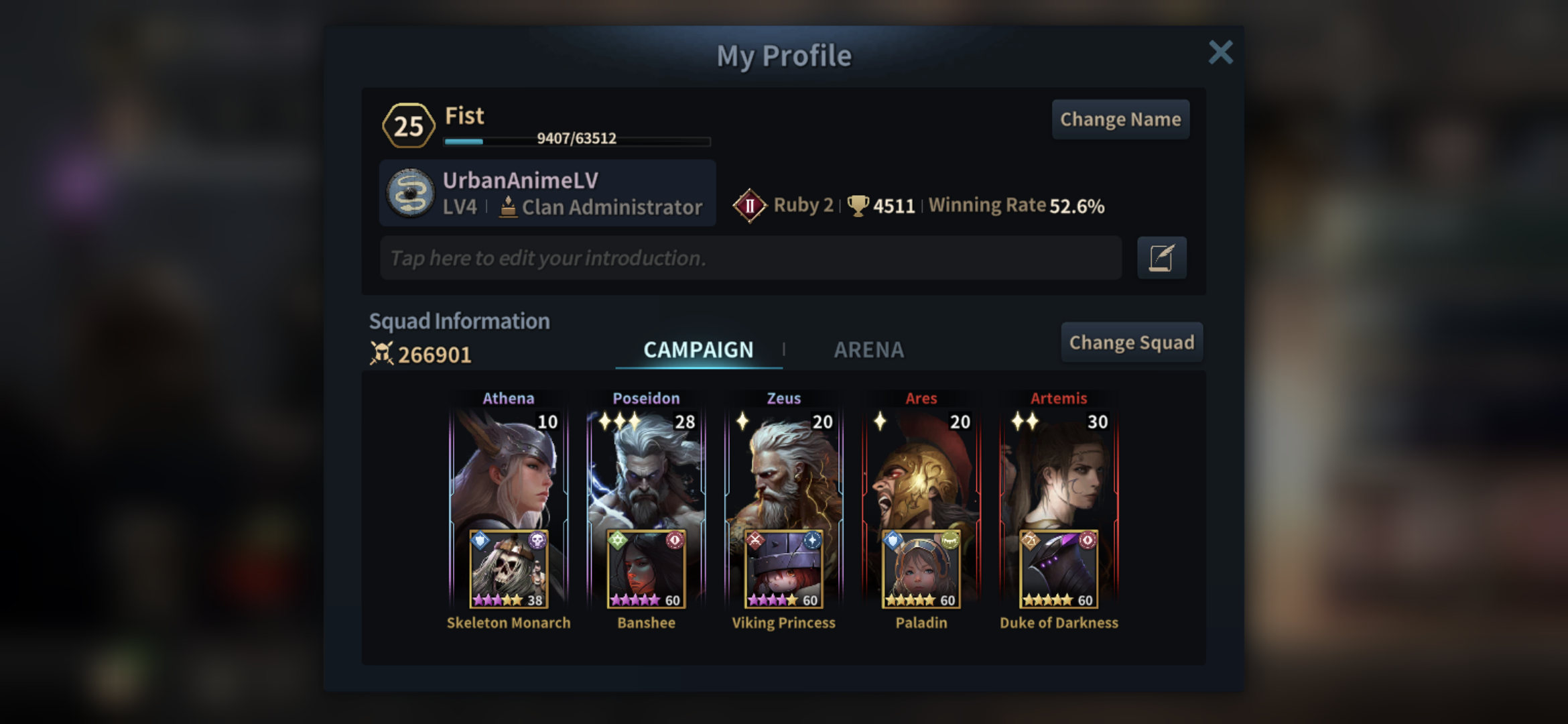View the UrbanAnimeLV clan panel
The image size is (1568, 724).
click(x=547, y=193)
